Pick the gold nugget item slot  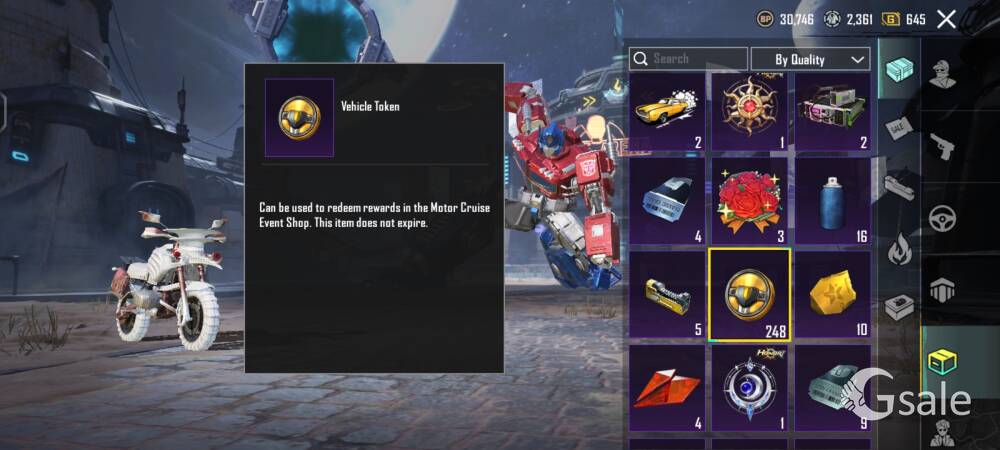tap(832, 294)
